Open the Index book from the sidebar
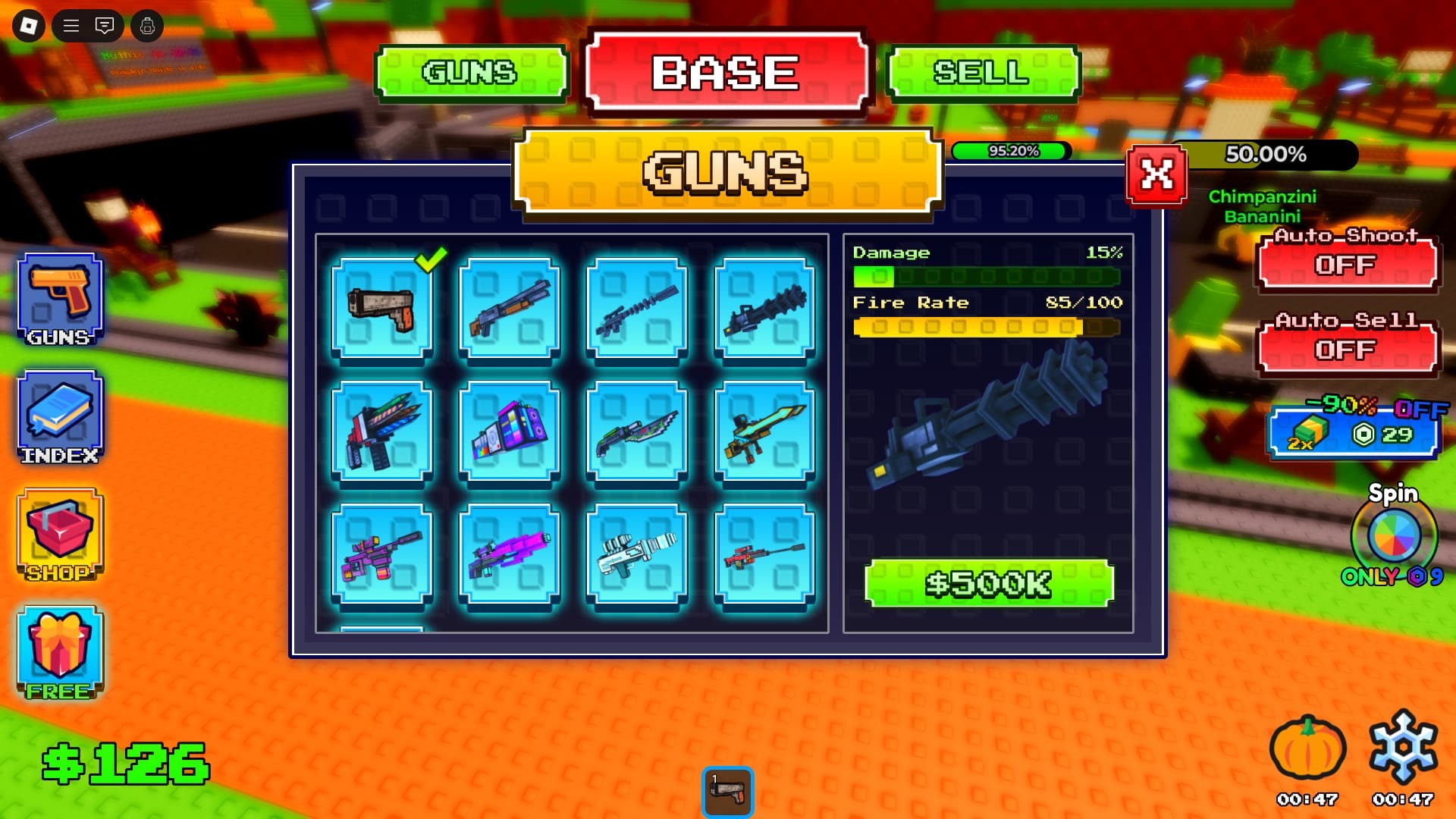Screen dimensions: 1456x819 pyautogui.click(x=60, y=418)
